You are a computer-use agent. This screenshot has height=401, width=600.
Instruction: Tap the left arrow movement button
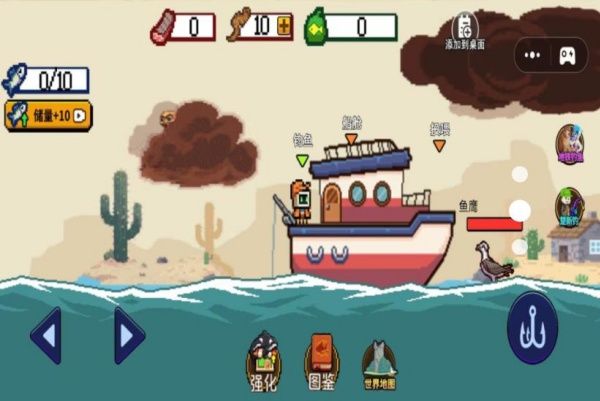click(x=47, y=335)
